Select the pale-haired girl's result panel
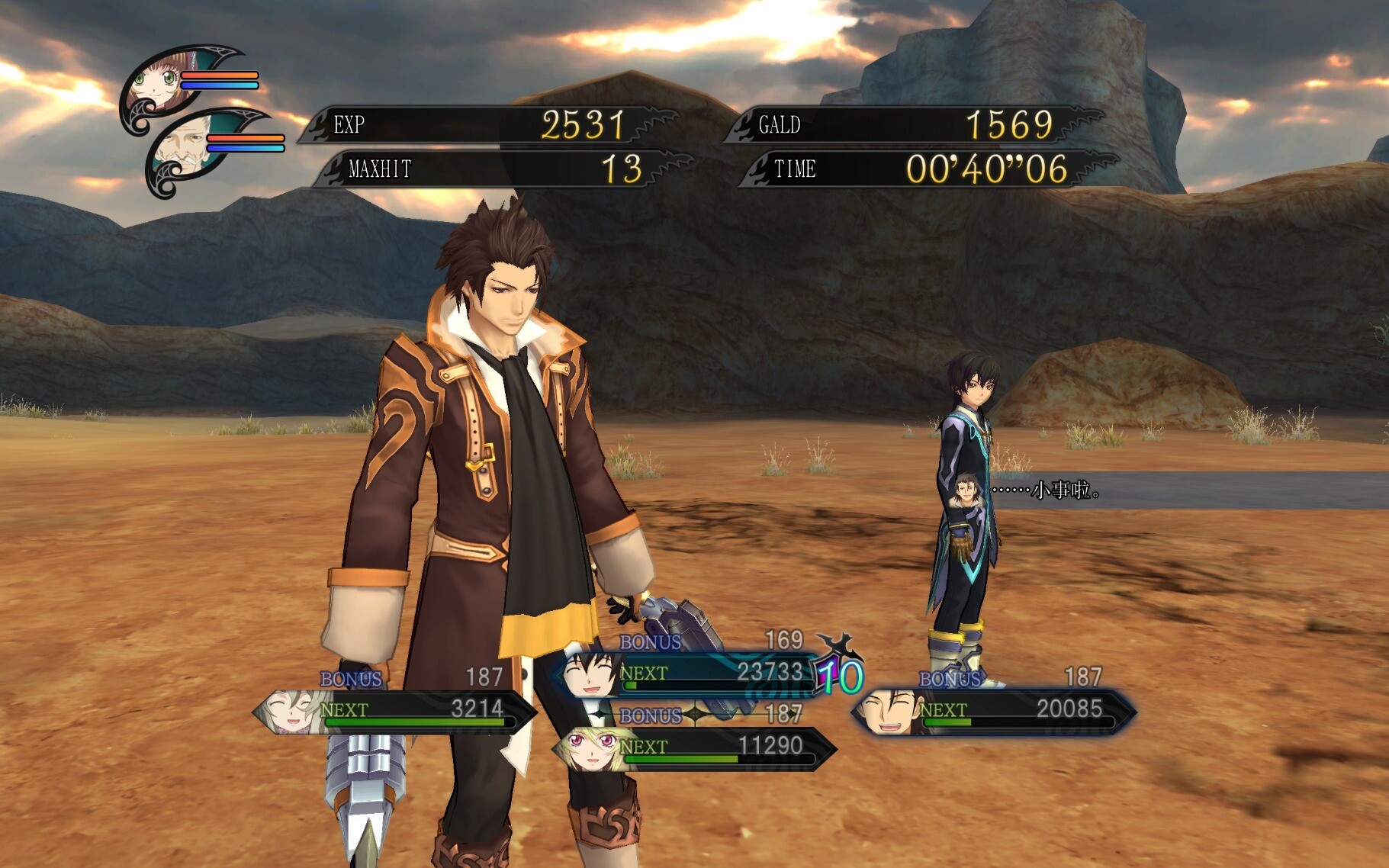The width and height of the screenshot is (1389, 868). (395, 711)
